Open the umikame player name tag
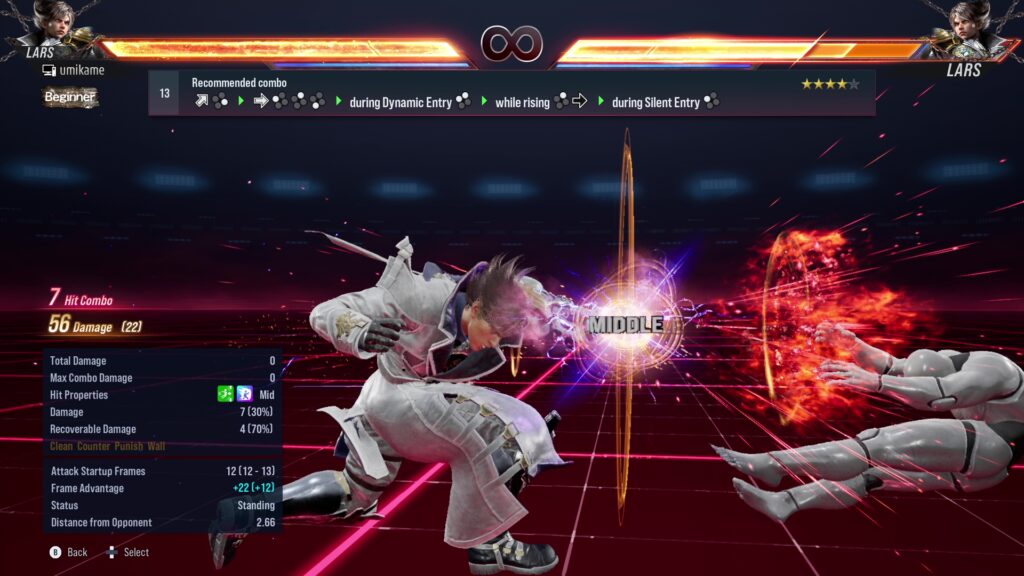 pyautogui.click(x=73, y=70)
